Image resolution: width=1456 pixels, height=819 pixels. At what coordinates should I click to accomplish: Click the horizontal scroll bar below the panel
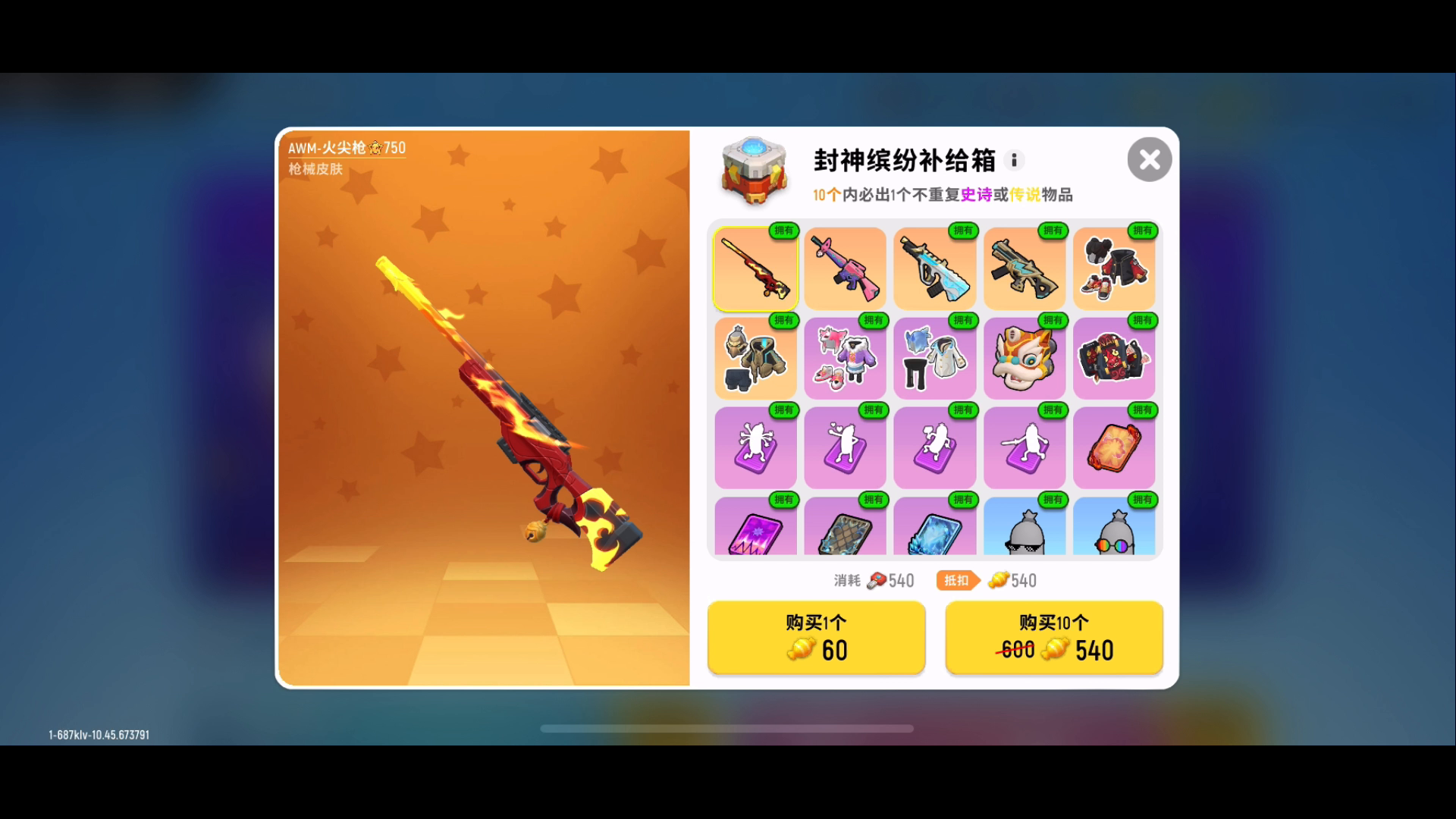click(730, 727)
